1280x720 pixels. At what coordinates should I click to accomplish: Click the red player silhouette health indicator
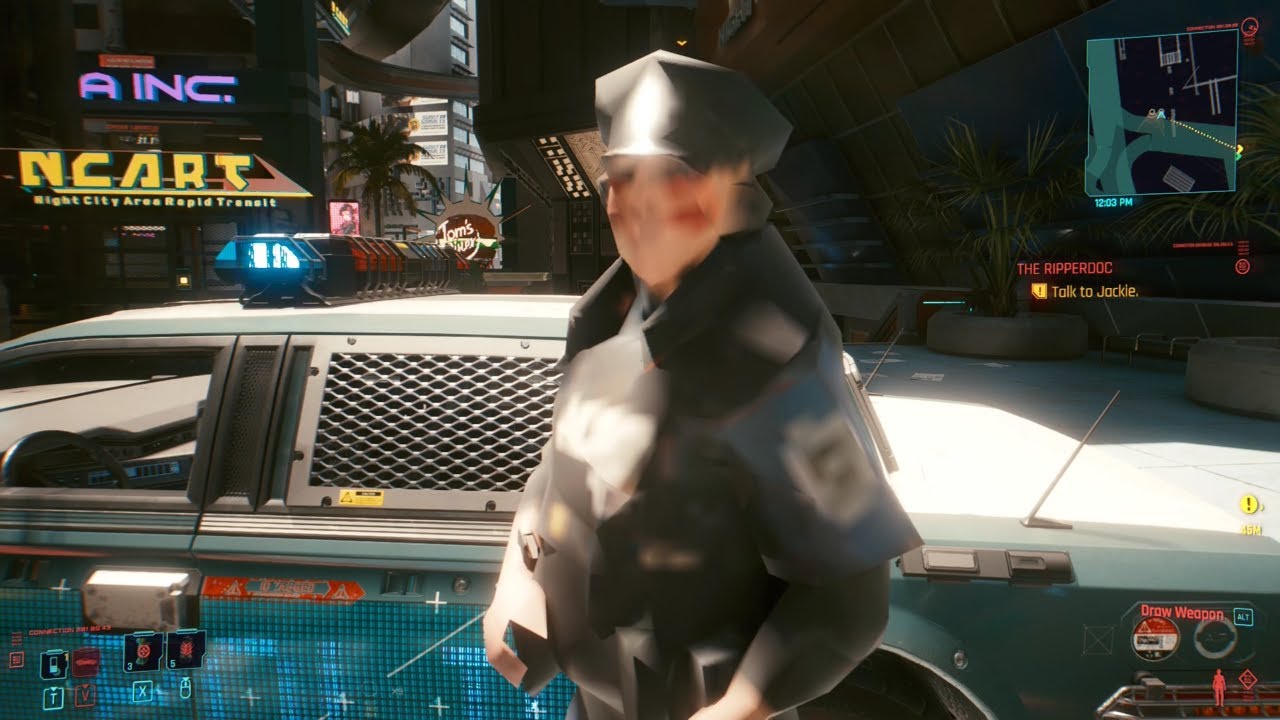point(1219,687)
